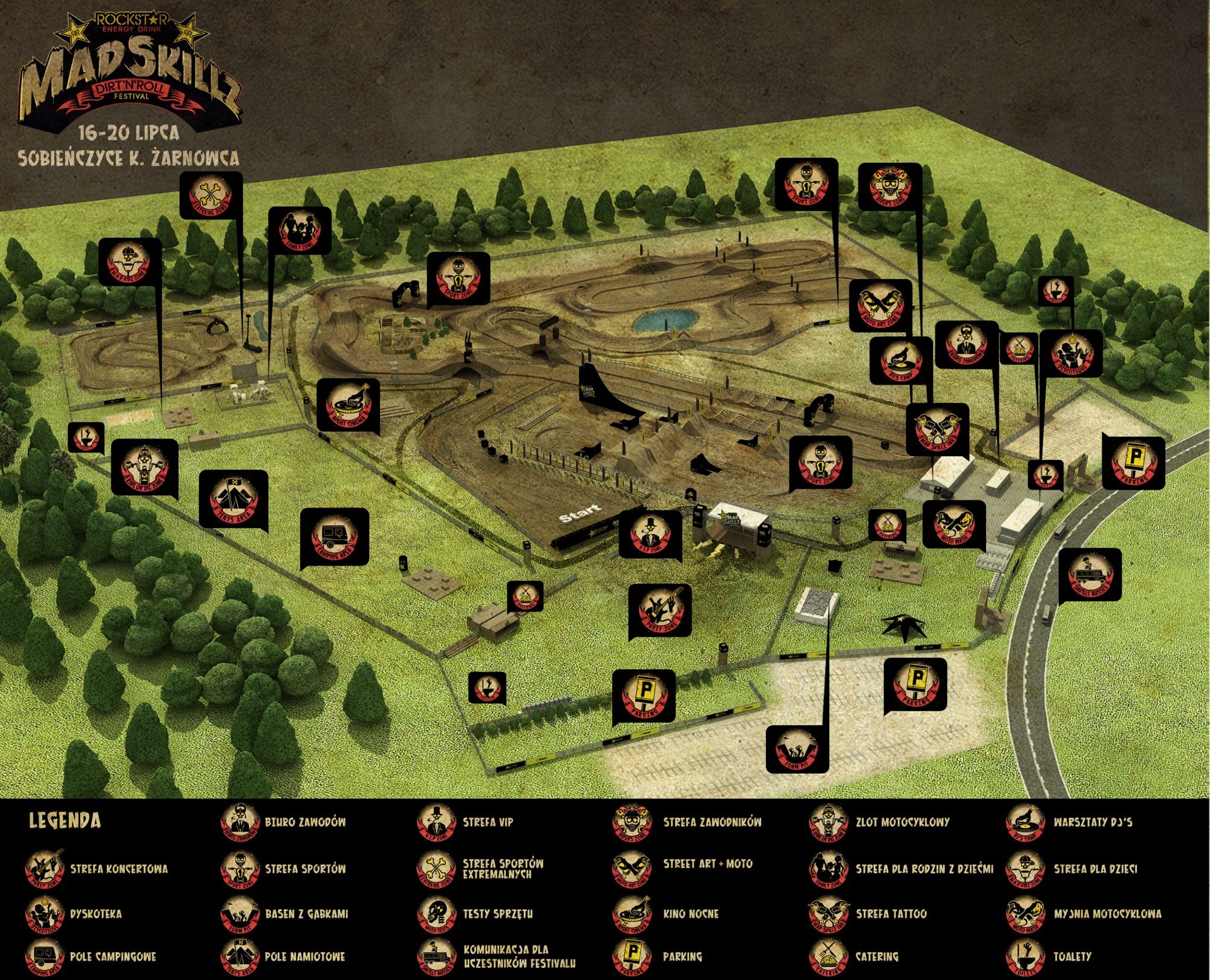This screenshot has width=1210, height=980.
Task: Click the Shuttle Busses map marker
Action: [1090, 576]
